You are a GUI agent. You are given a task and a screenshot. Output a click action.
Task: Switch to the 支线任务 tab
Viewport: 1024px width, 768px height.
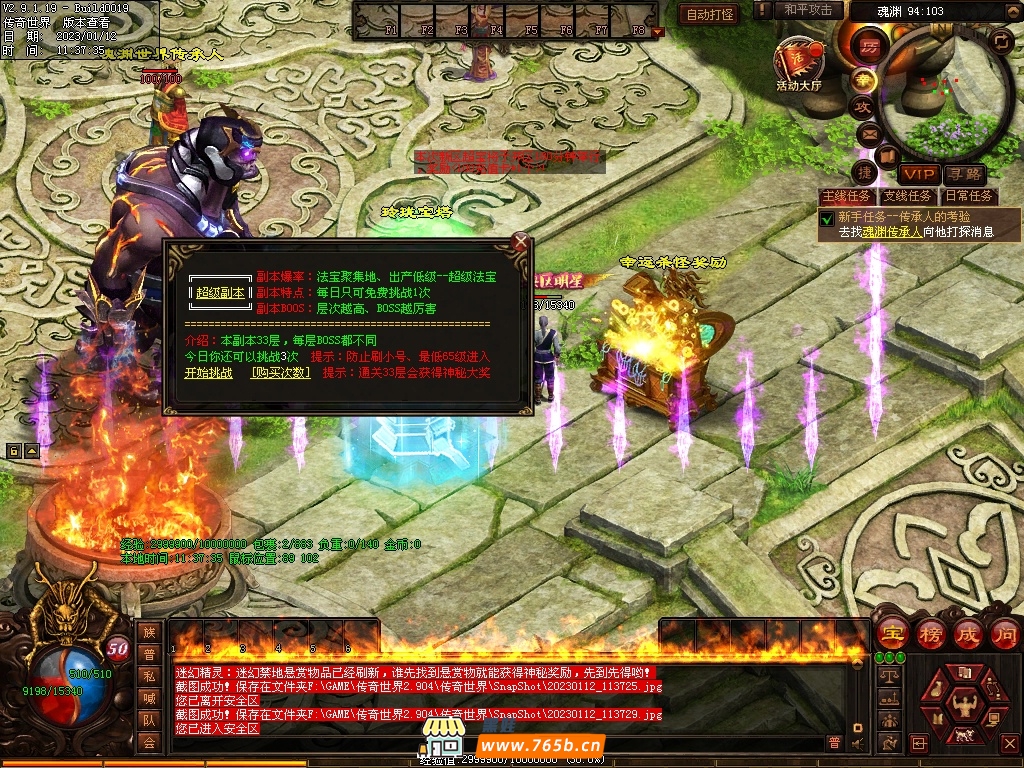pyautogui.click(x=908, y=196)
